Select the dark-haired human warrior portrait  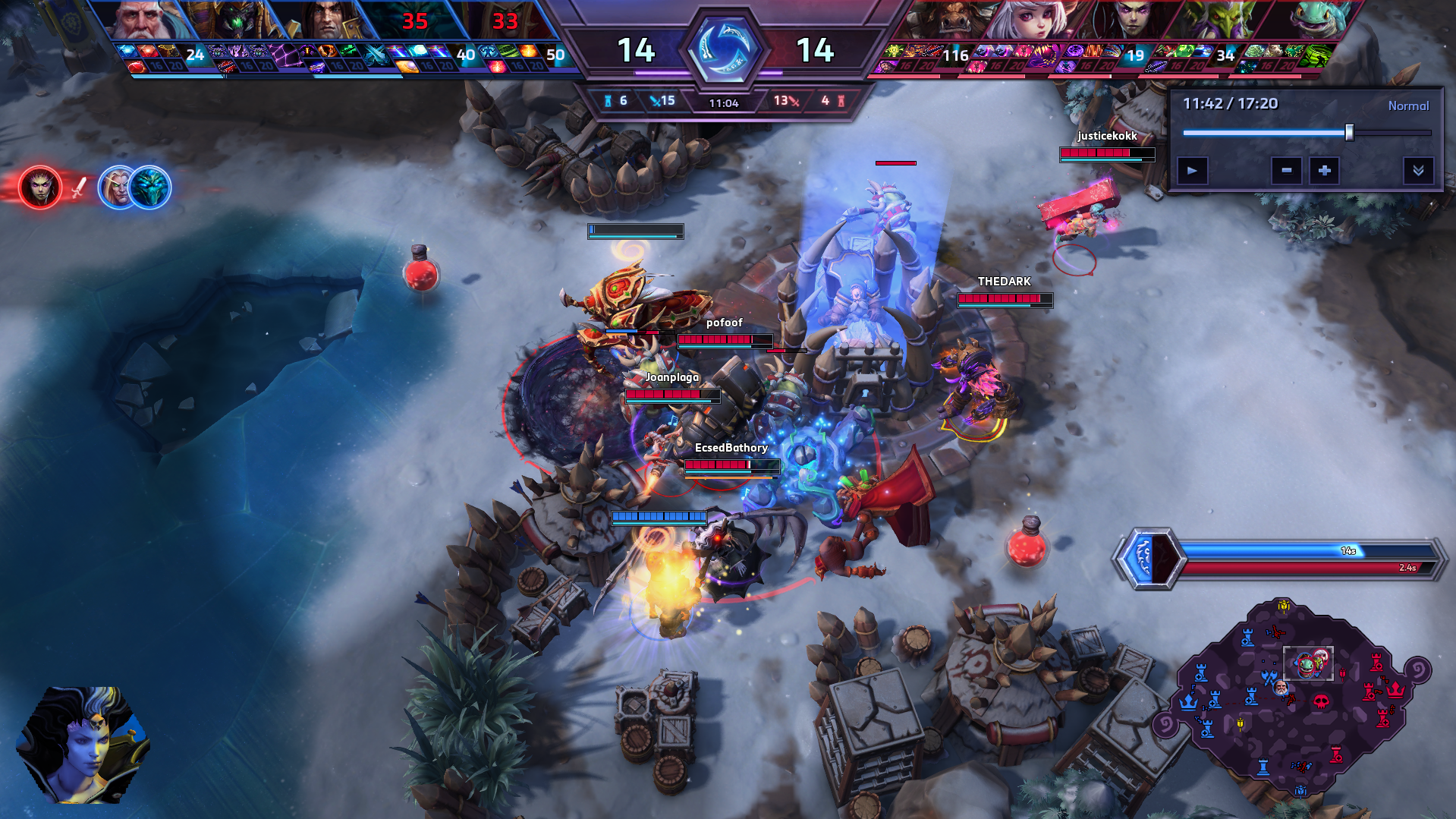click(326, 20)
